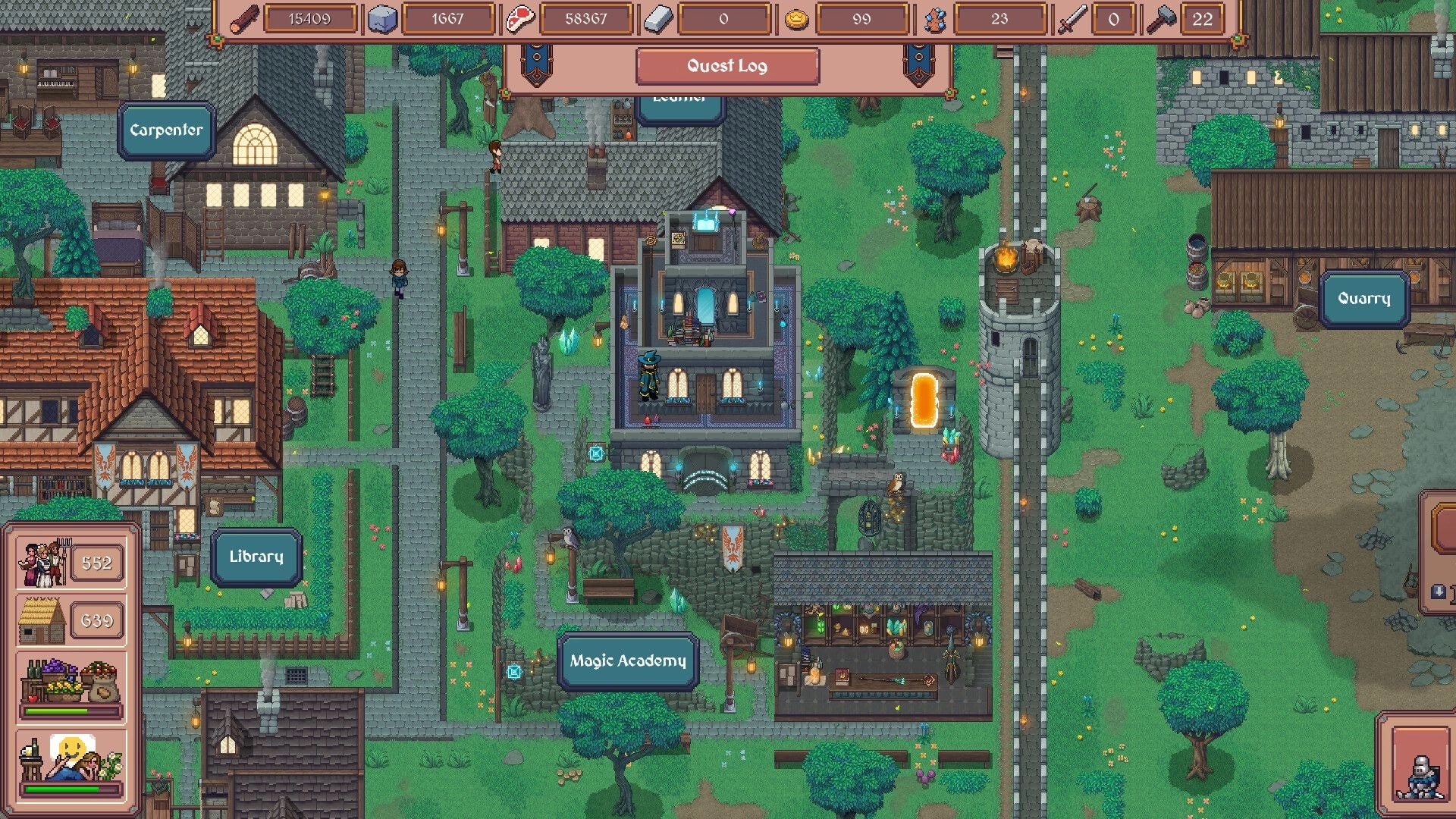Click the Carpenter location label

click(x=167, y=129)
